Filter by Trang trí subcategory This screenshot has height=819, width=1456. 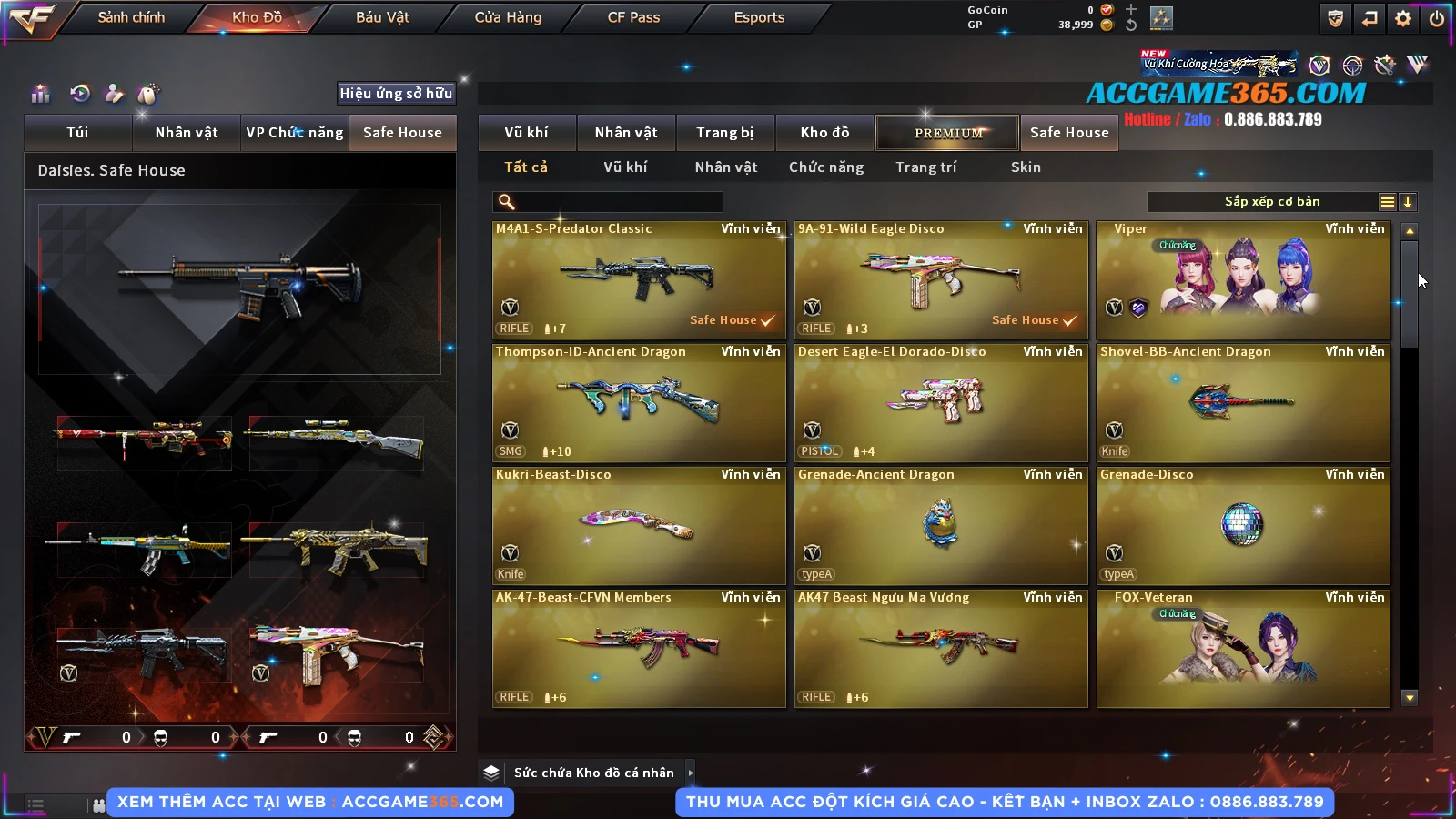click(x=925, y=167)
